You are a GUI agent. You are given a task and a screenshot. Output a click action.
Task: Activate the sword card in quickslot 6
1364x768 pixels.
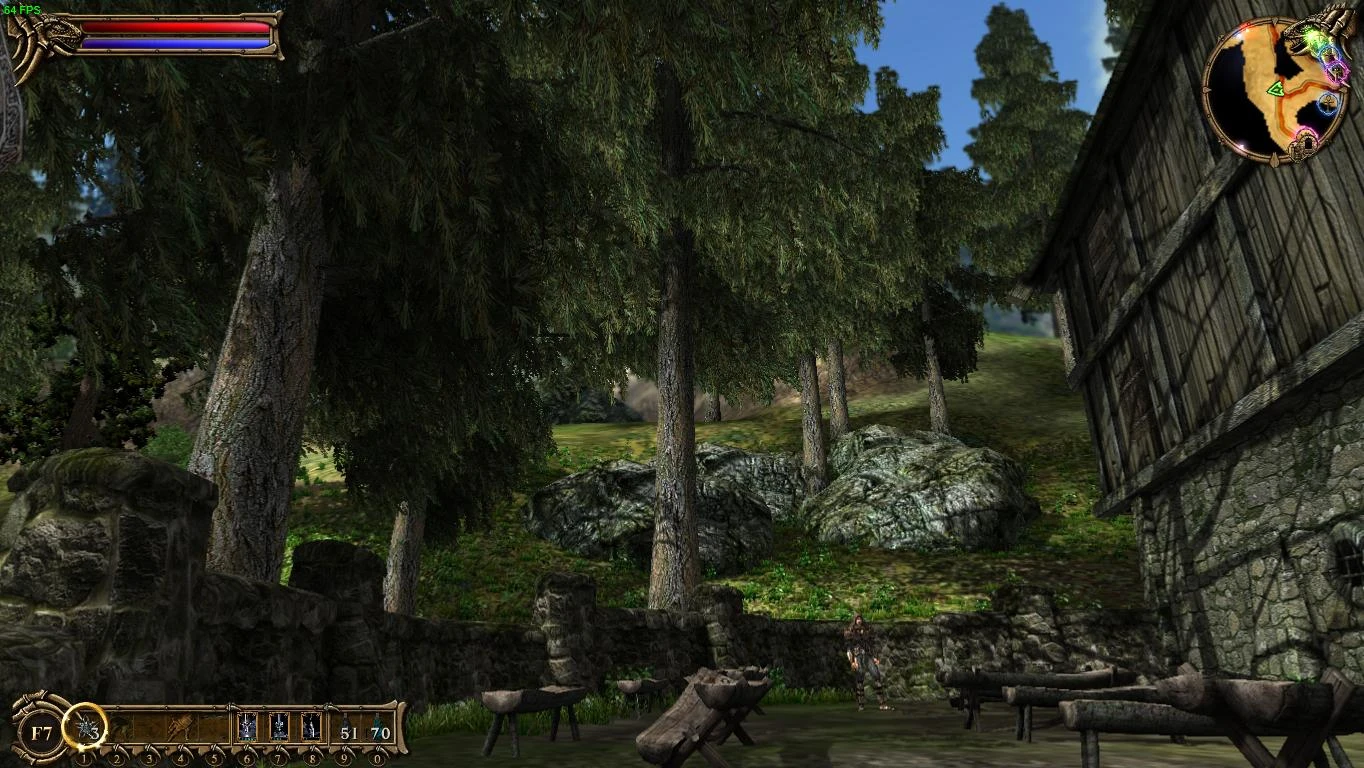pyautogui.click(x=246, y=727)
